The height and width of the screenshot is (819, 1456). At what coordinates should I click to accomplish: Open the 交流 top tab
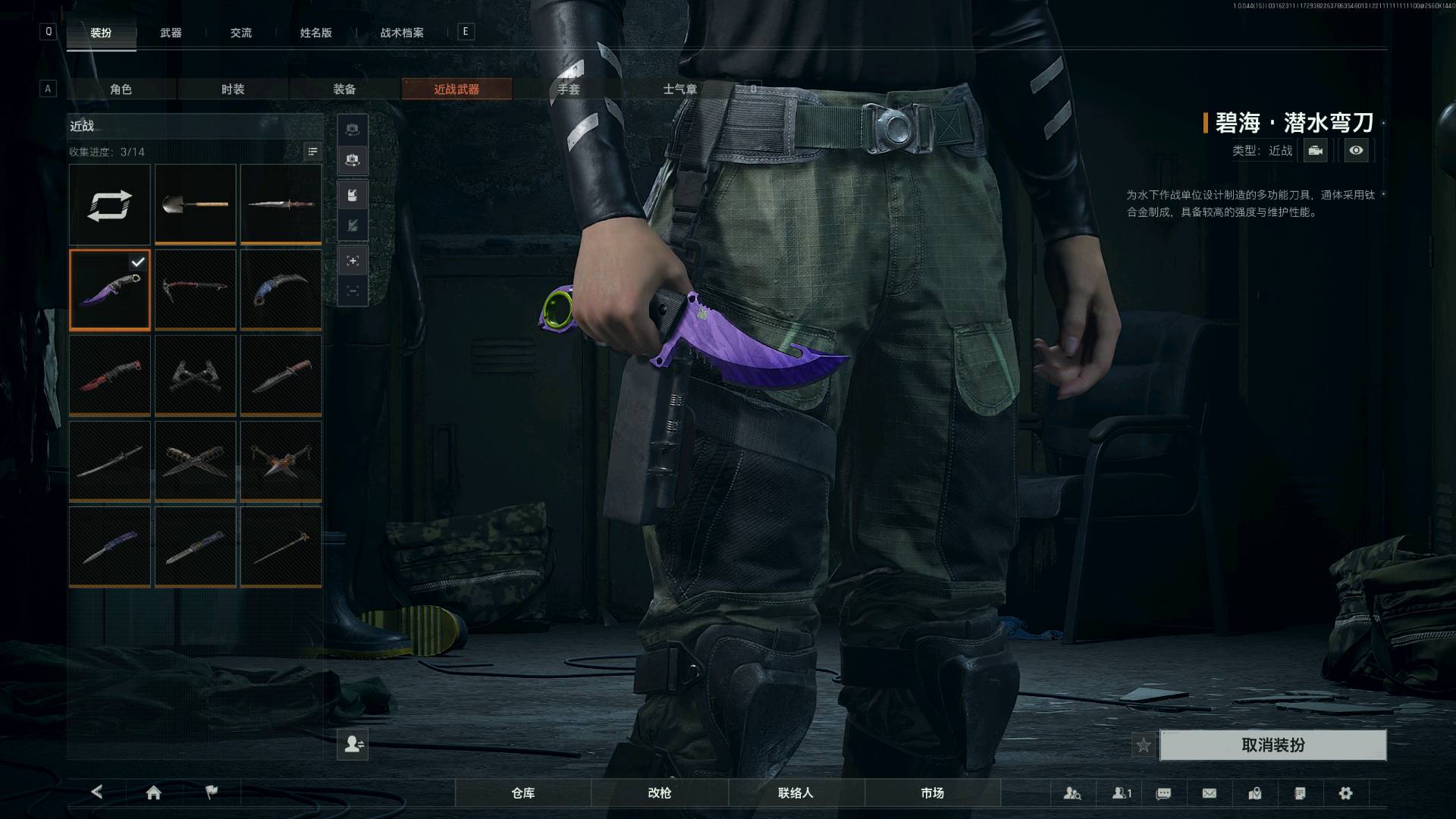pyautogui.click(x=241, y=33)
